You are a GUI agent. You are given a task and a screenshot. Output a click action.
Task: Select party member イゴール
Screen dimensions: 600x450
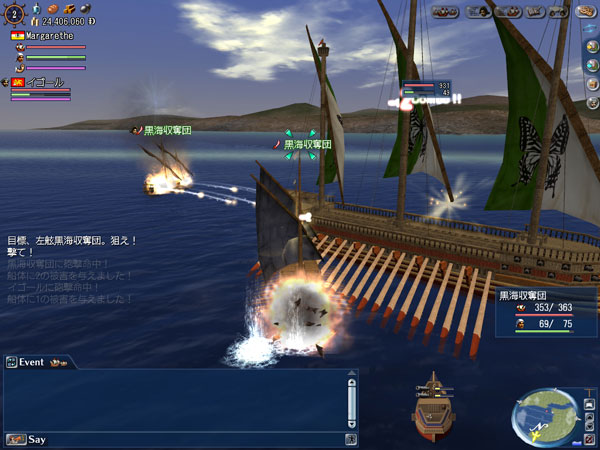click(40, 82)
